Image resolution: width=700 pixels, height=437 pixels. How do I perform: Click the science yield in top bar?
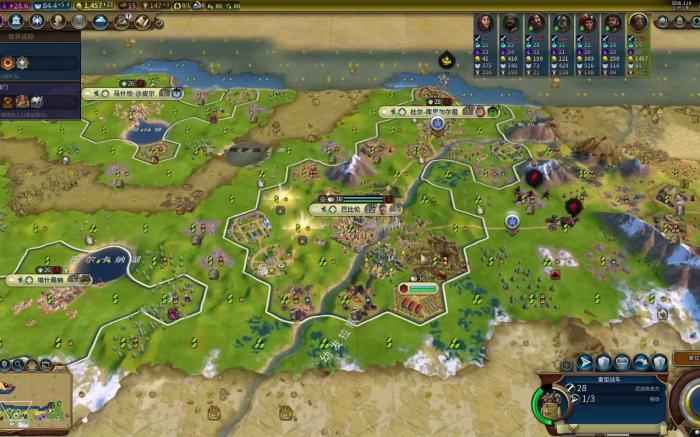click(15, 6)
